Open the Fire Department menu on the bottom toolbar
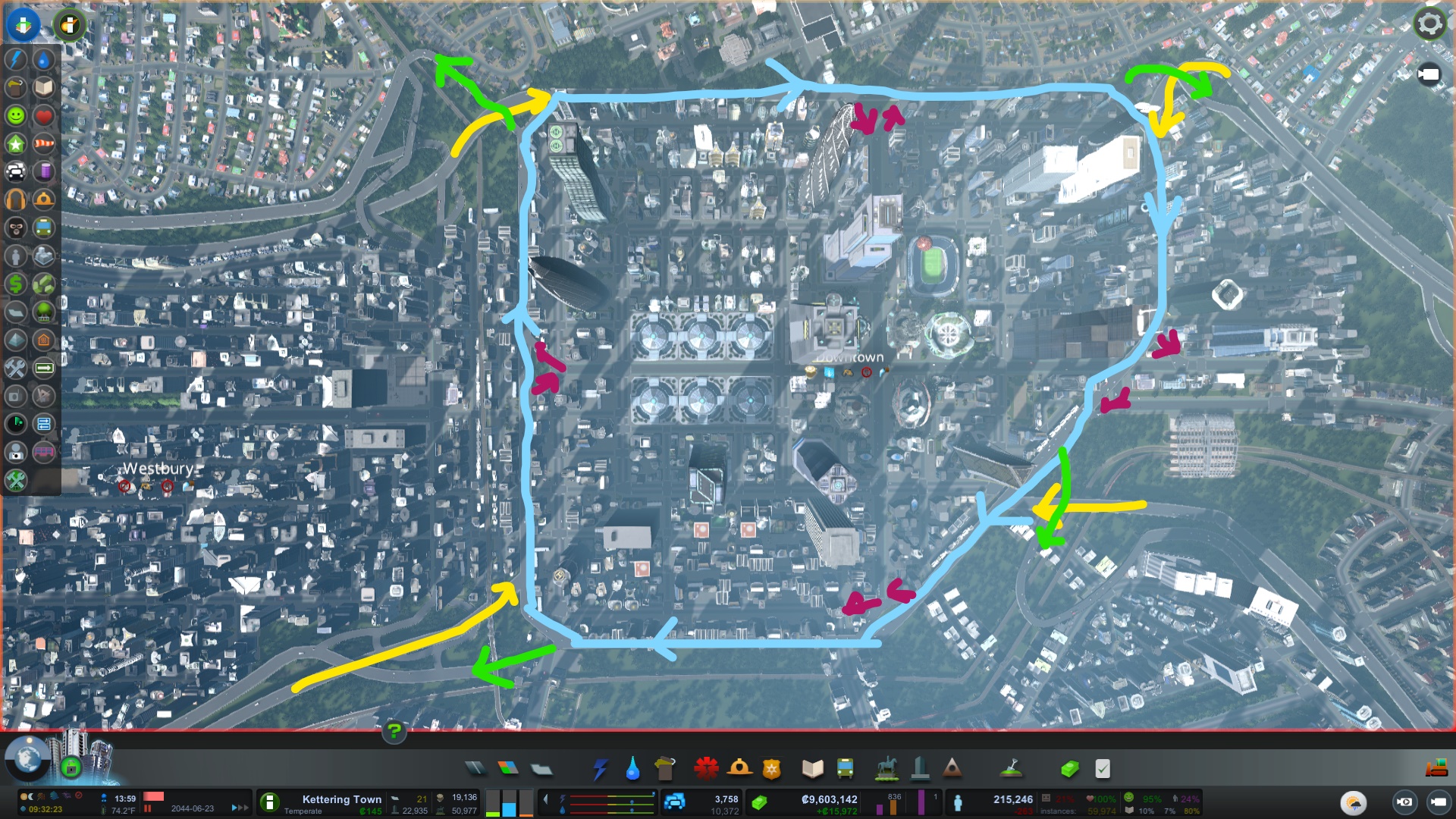Screen dimensions: 1456x819 coord(739,768)
